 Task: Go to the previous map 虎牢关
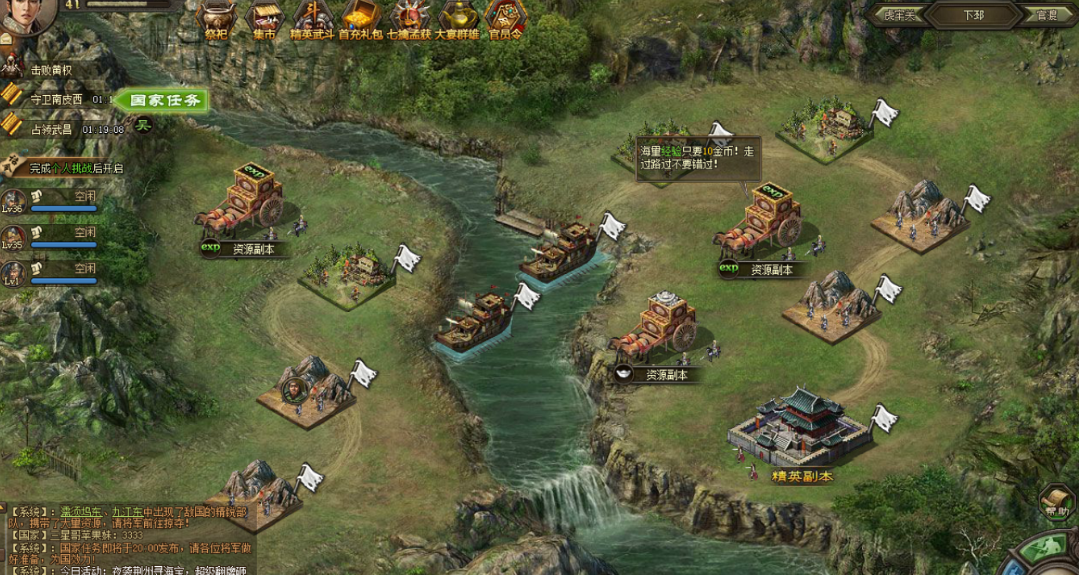pyautogui.click(x=893, y=15)
